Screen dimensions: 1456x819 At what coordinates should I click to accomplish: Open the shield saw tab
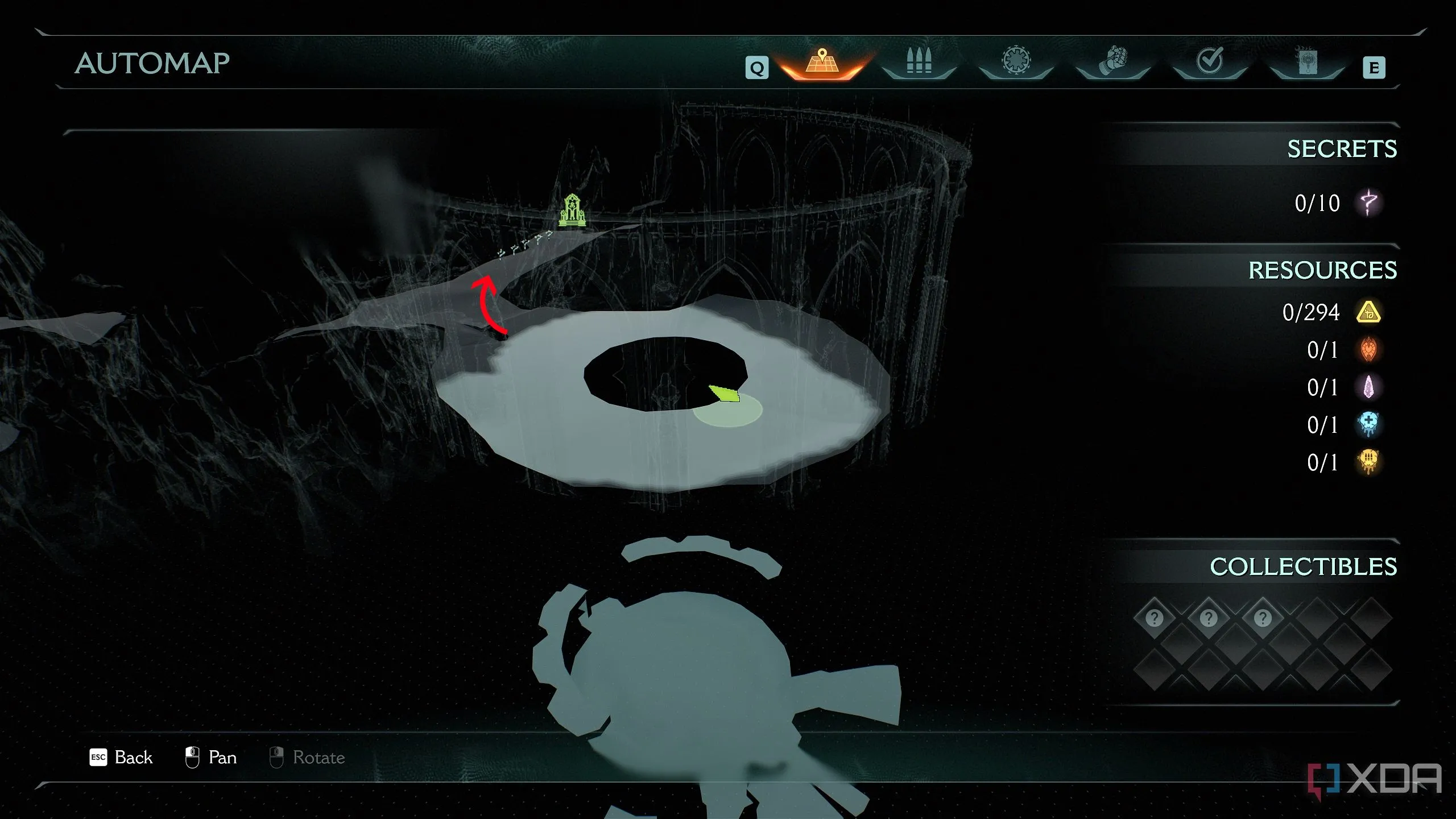click(x=1016, y=62)
